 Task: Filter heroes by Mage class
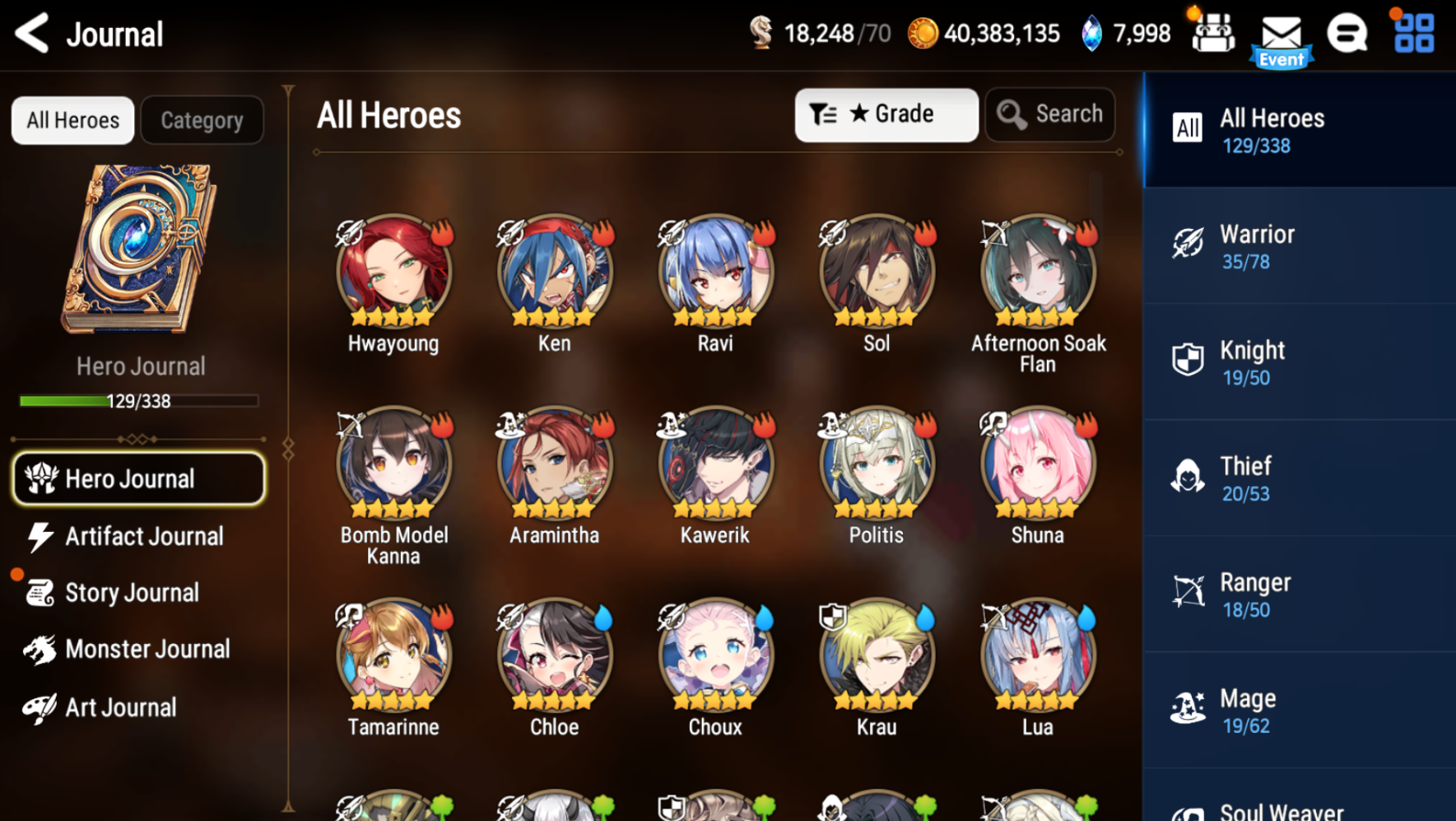tap(1299, 711)
